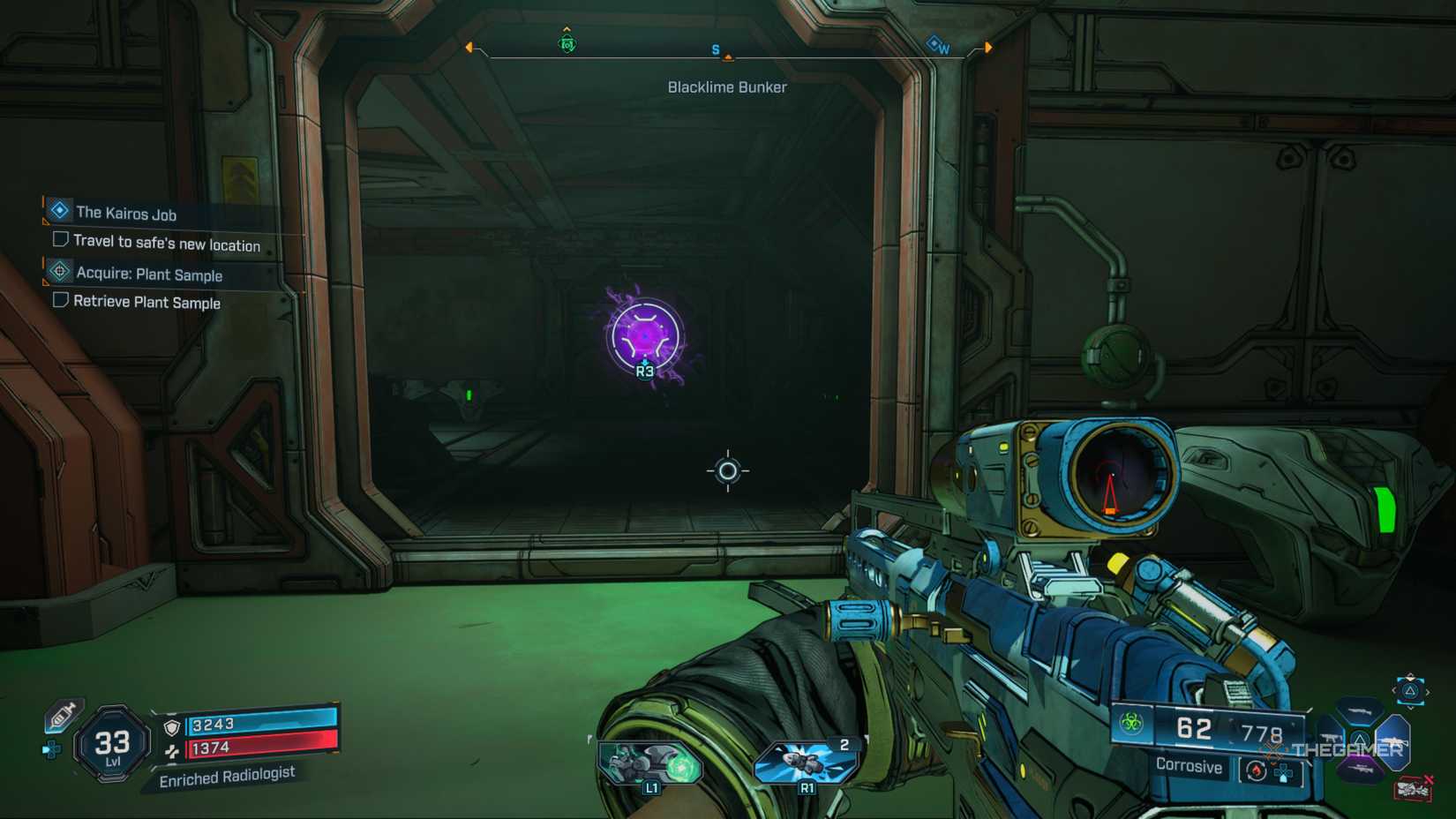This screenshot has height=819, width=1456.
Task: Equip the purple bottom weapon slot
Action: point(1360,769)
